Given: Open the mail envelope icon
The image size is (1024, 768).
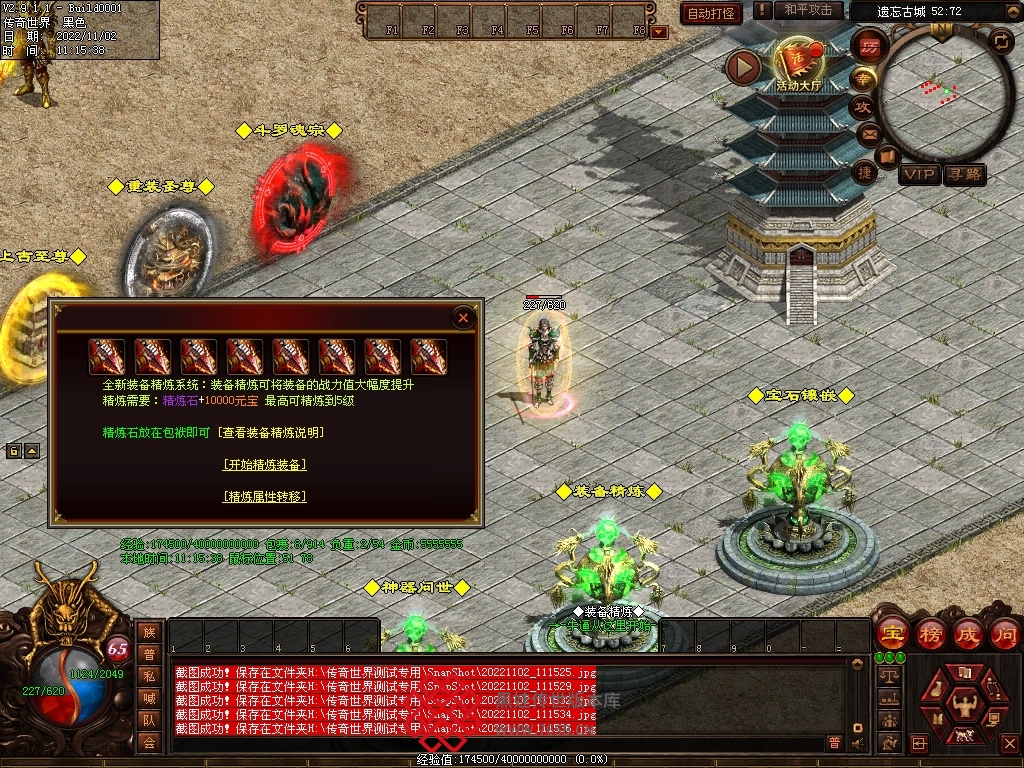Looking at the screenshot, I should tap(869, 133).
